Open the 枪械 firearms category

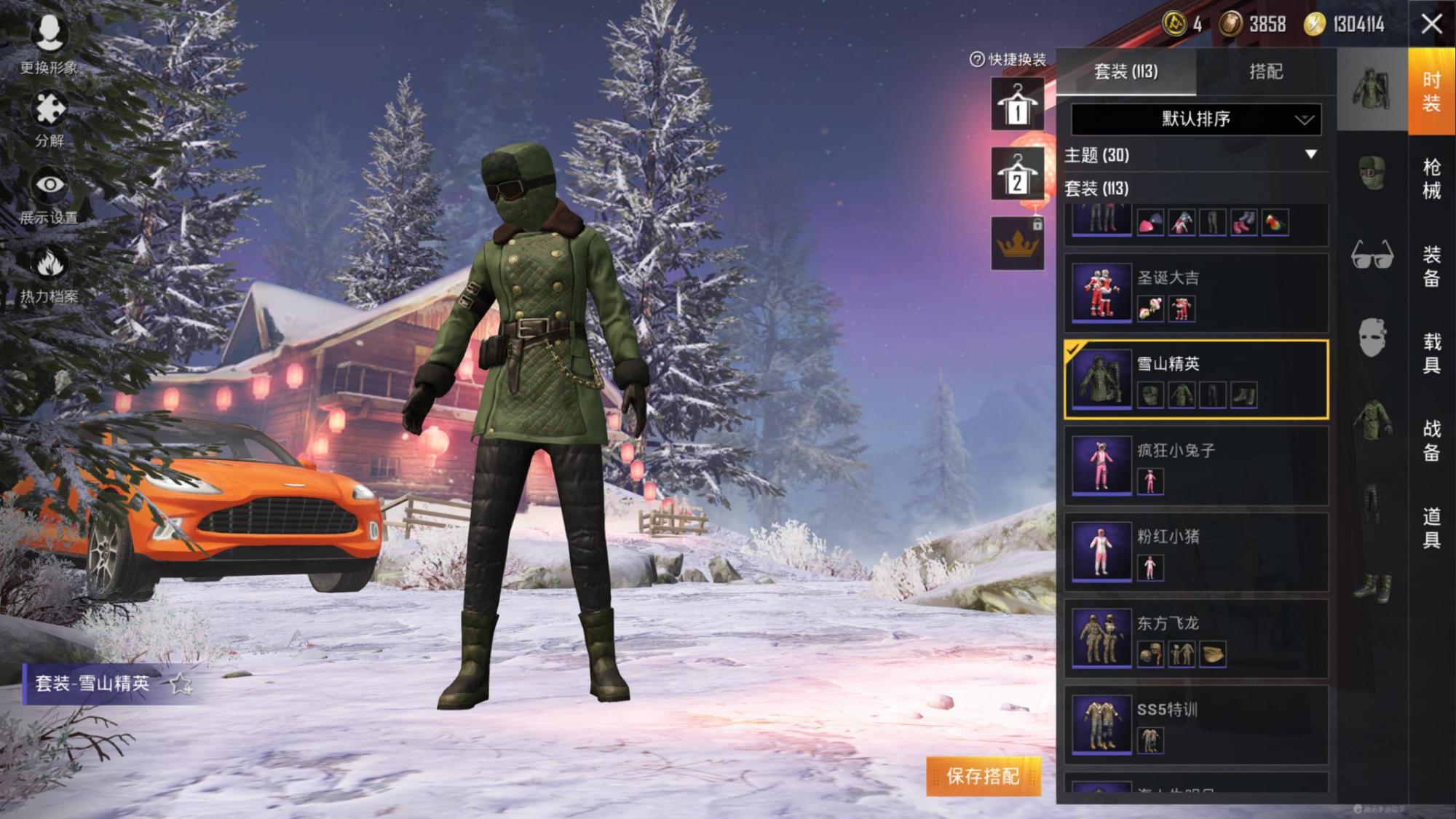[x=1431, y=178]
